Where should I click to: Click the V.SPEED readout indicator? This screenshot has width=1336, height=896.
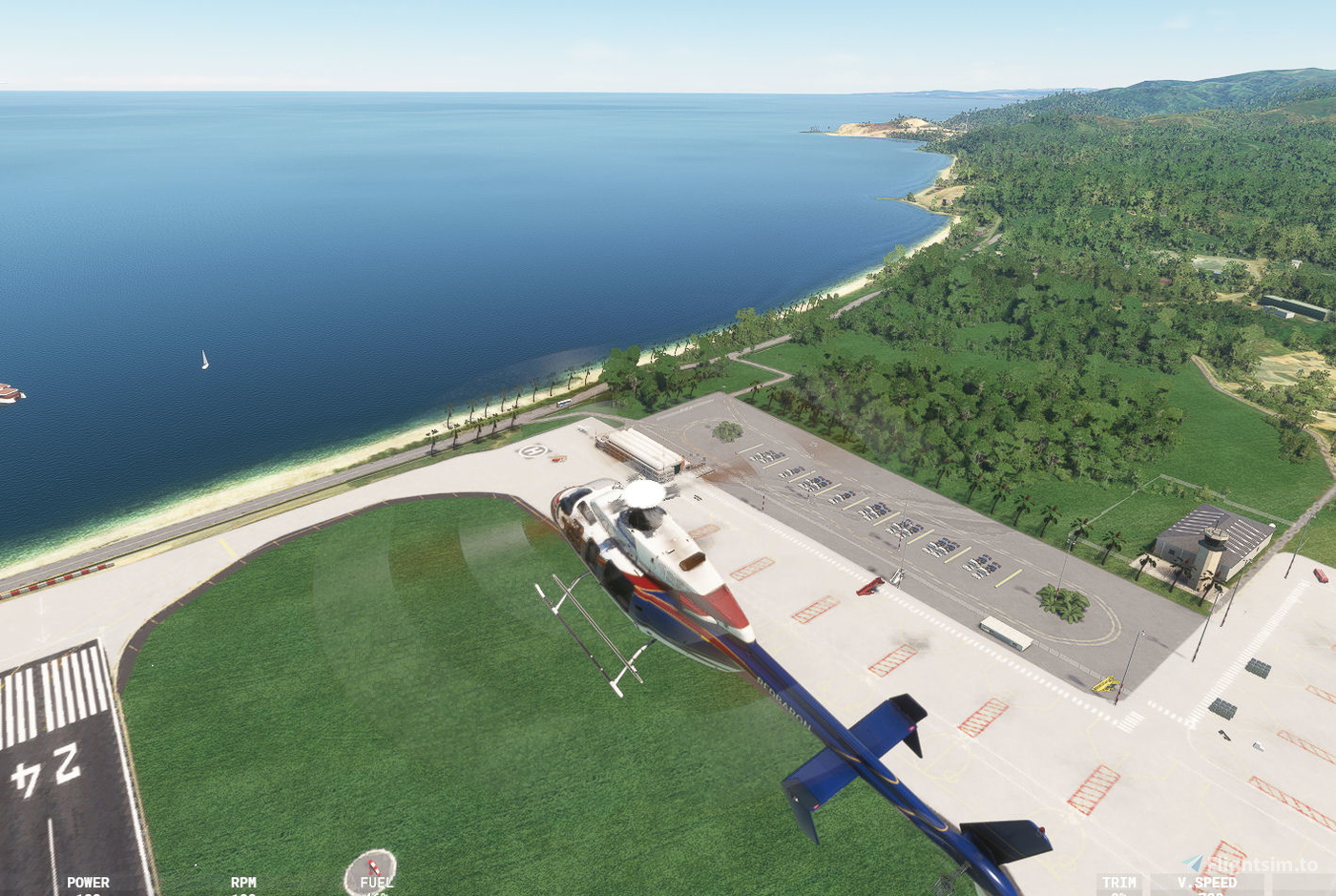(x=1206, y=884)
